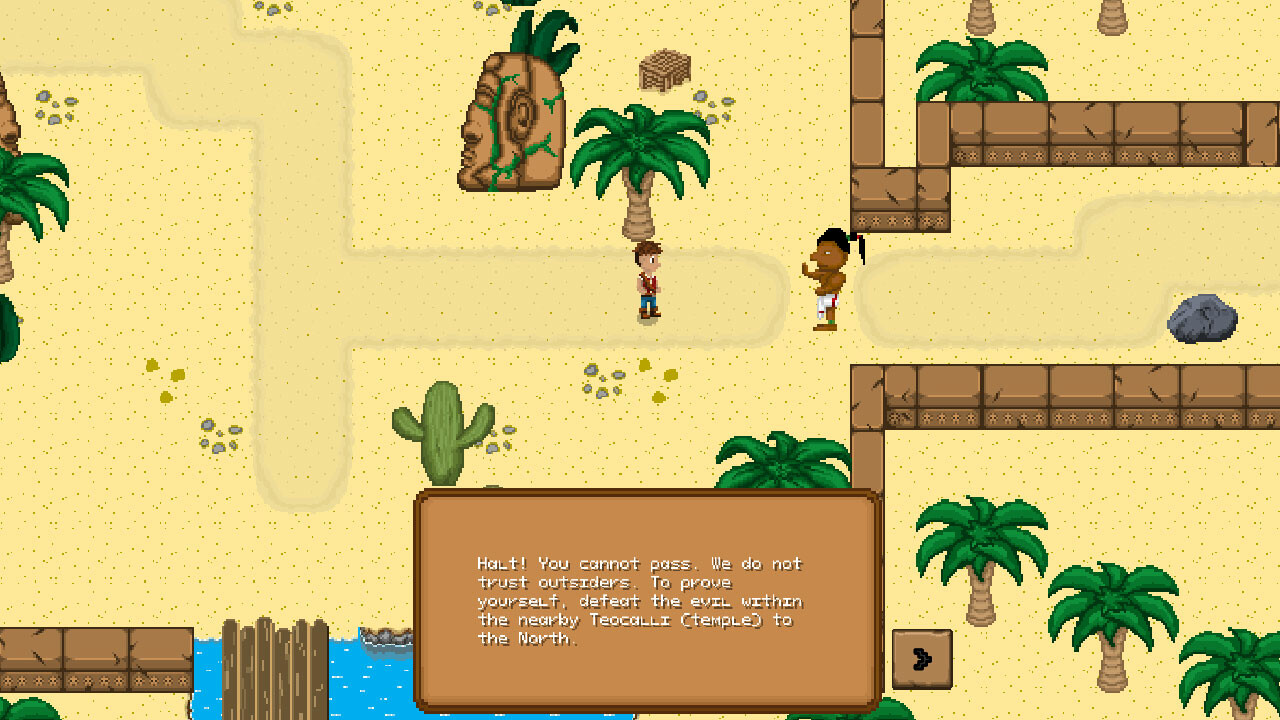
Task: Click the blue water area at the bottom
Action: (360, 690)
